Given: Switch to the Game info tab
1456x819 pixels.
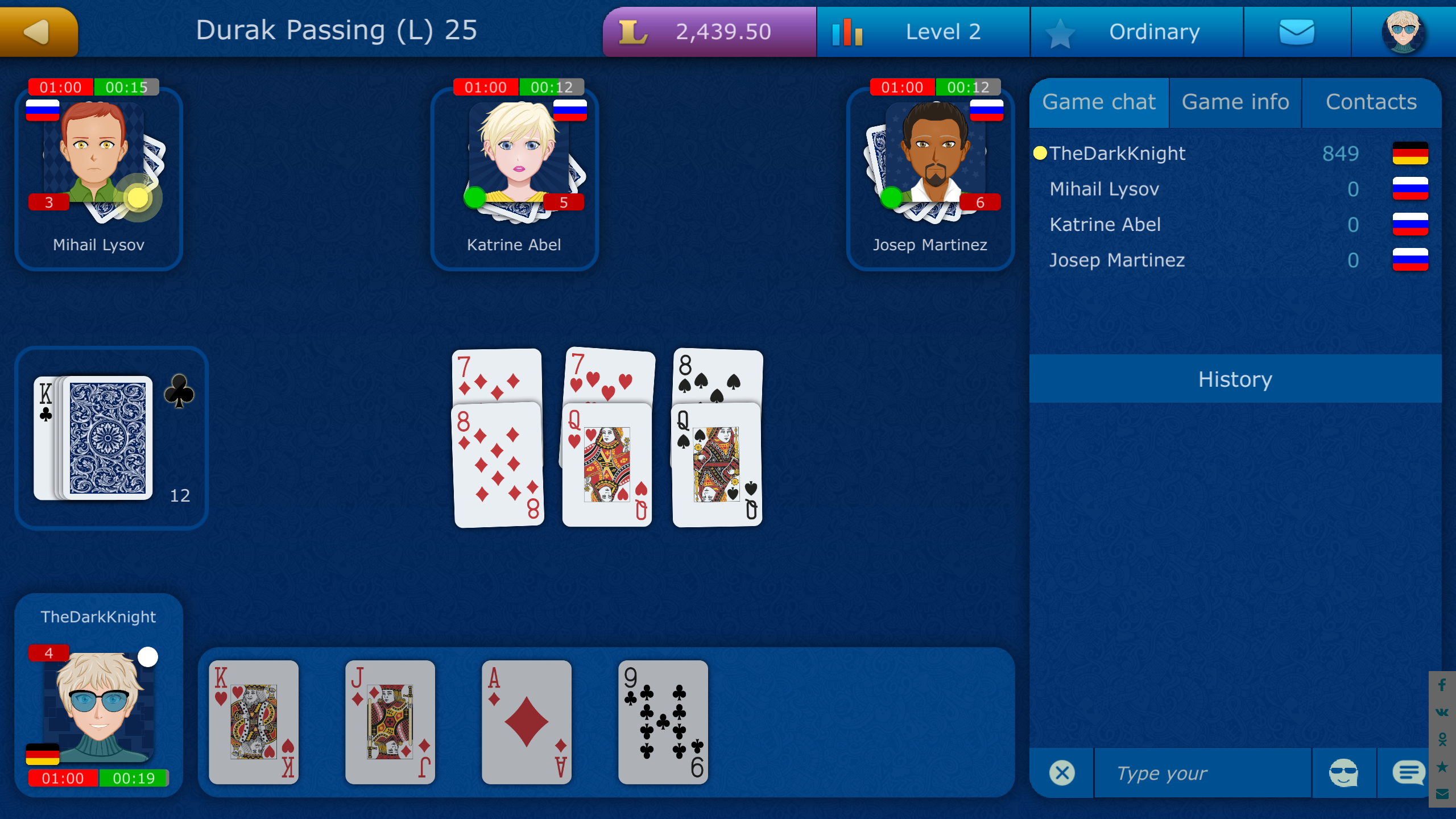Looking at the screenshot, I should click(x=1235, y=102).
